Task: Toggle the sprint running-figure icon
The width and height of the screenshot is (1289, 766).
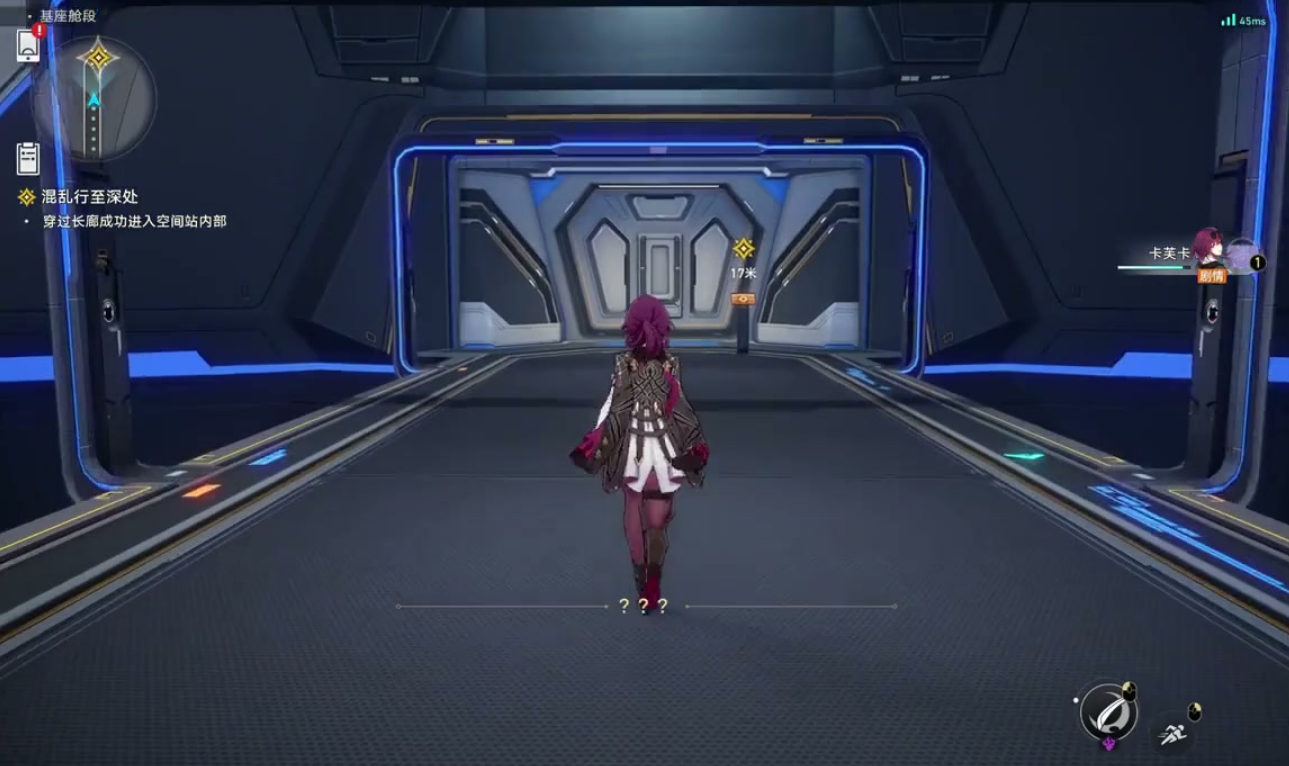Action: coord(1174,735)
